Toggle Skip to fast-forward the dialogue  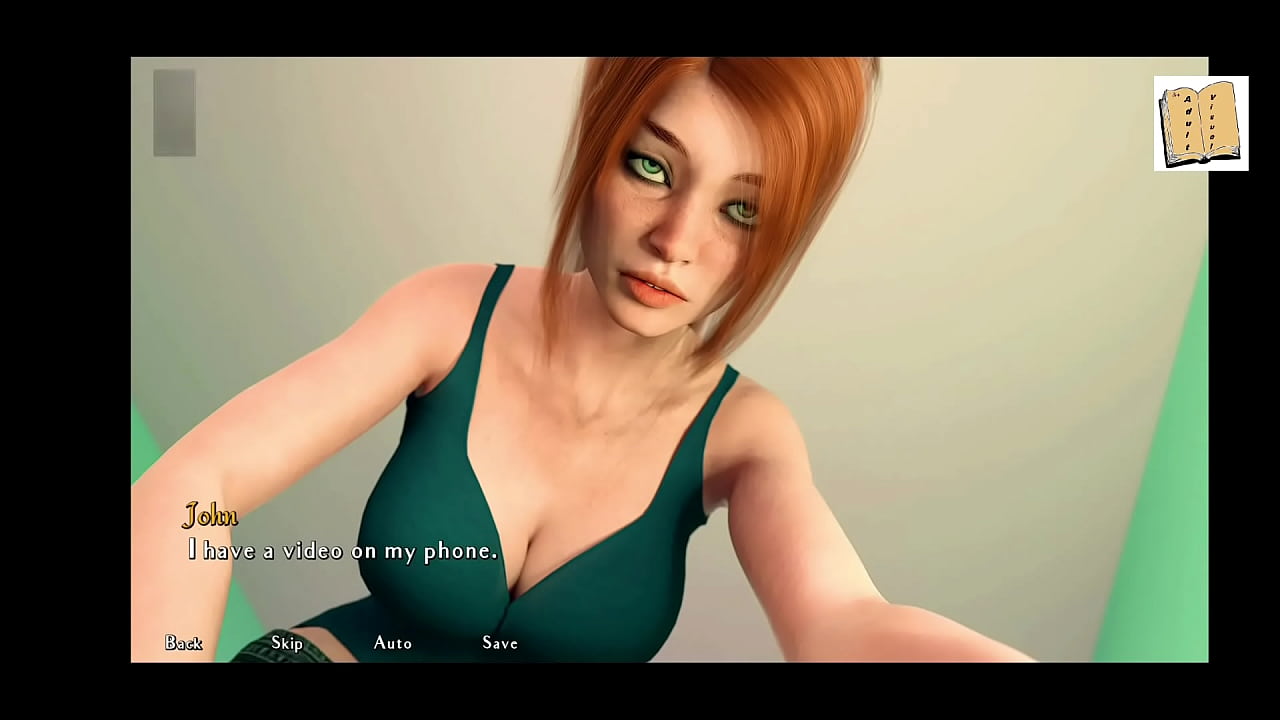coord(287,644)
